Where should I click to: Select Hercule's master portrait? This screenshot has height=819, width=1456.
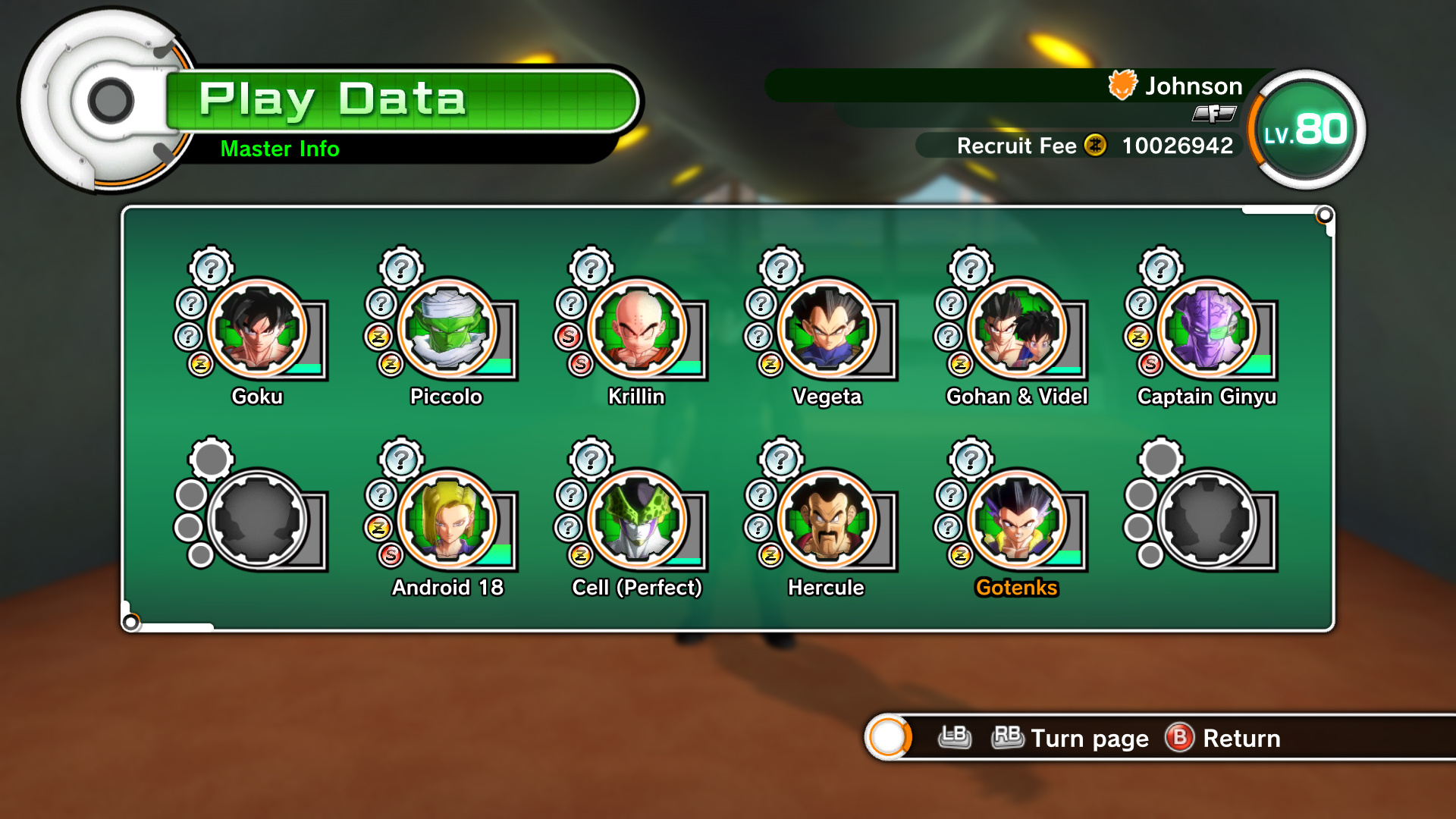[x=827, y=519]
